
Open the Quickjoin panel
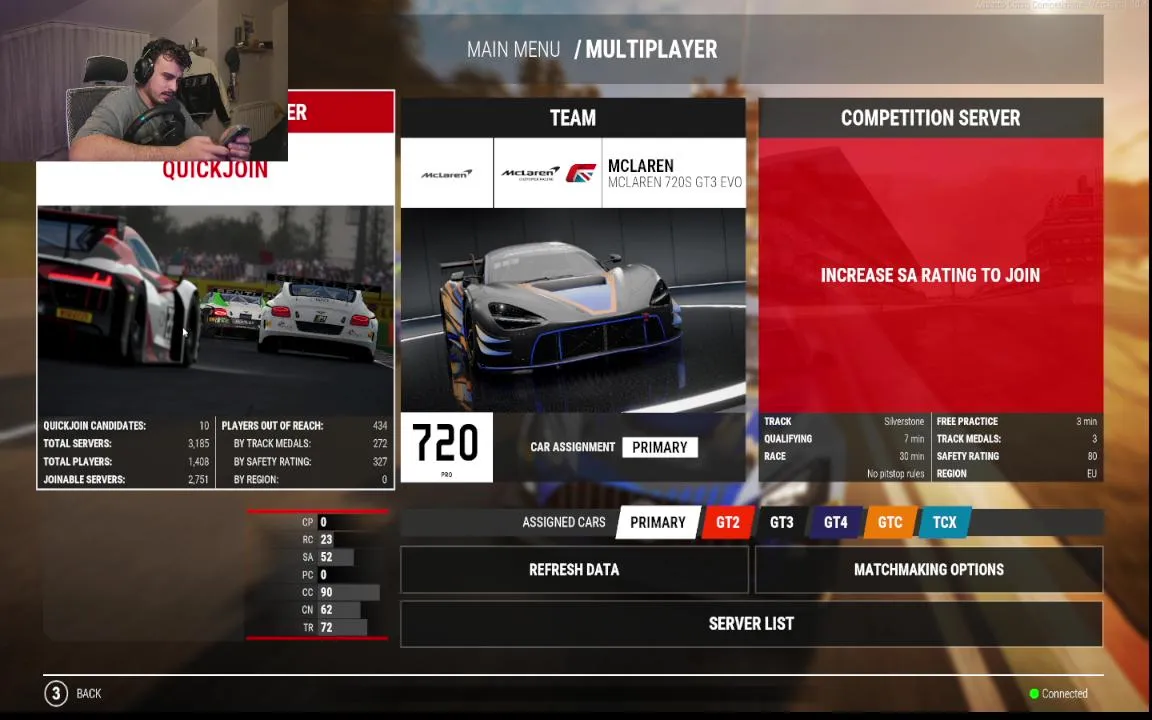click(x=215, y=300)
